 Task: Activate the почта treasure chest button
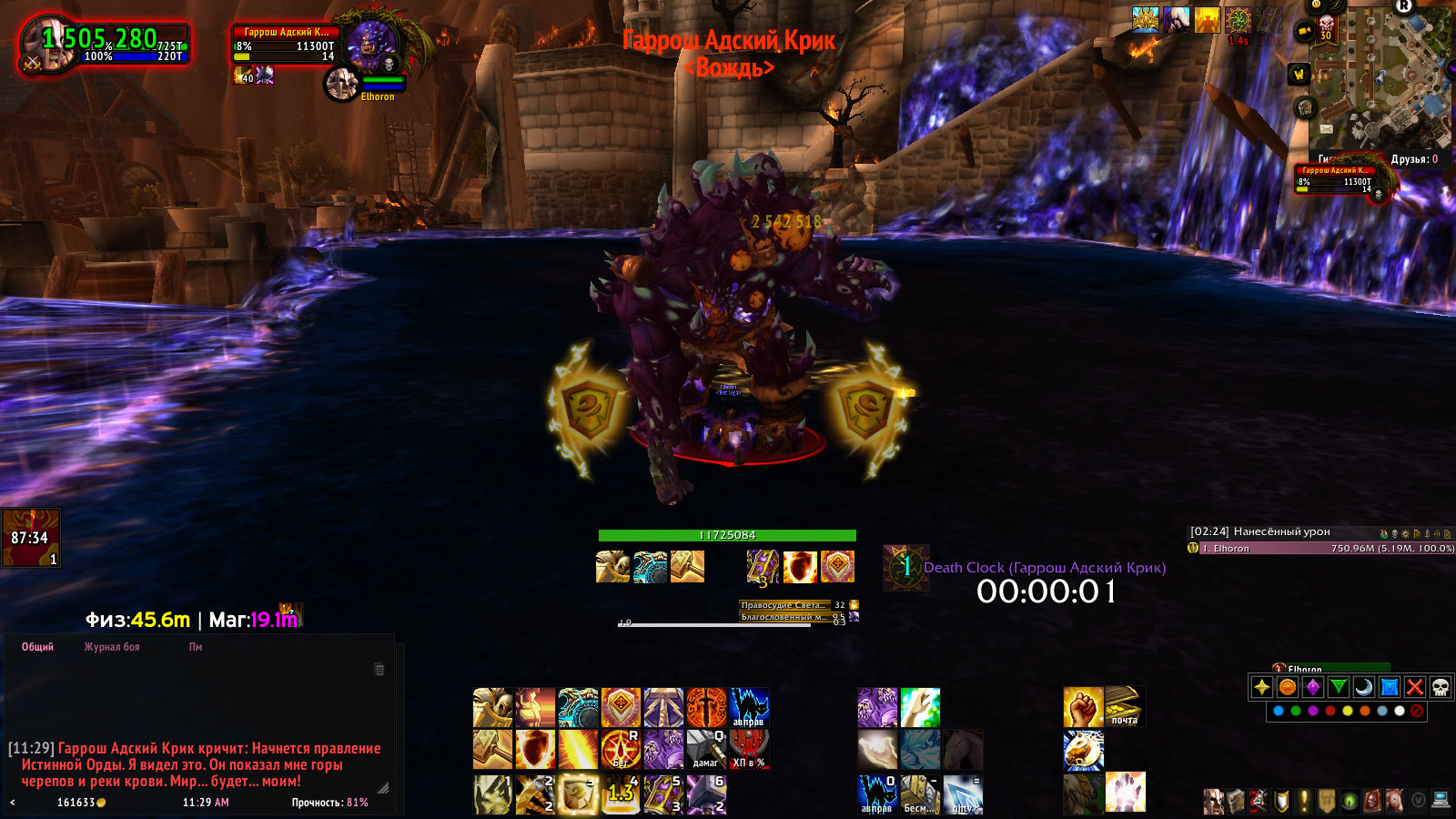pyautogui.click(x=1125, y=706)
